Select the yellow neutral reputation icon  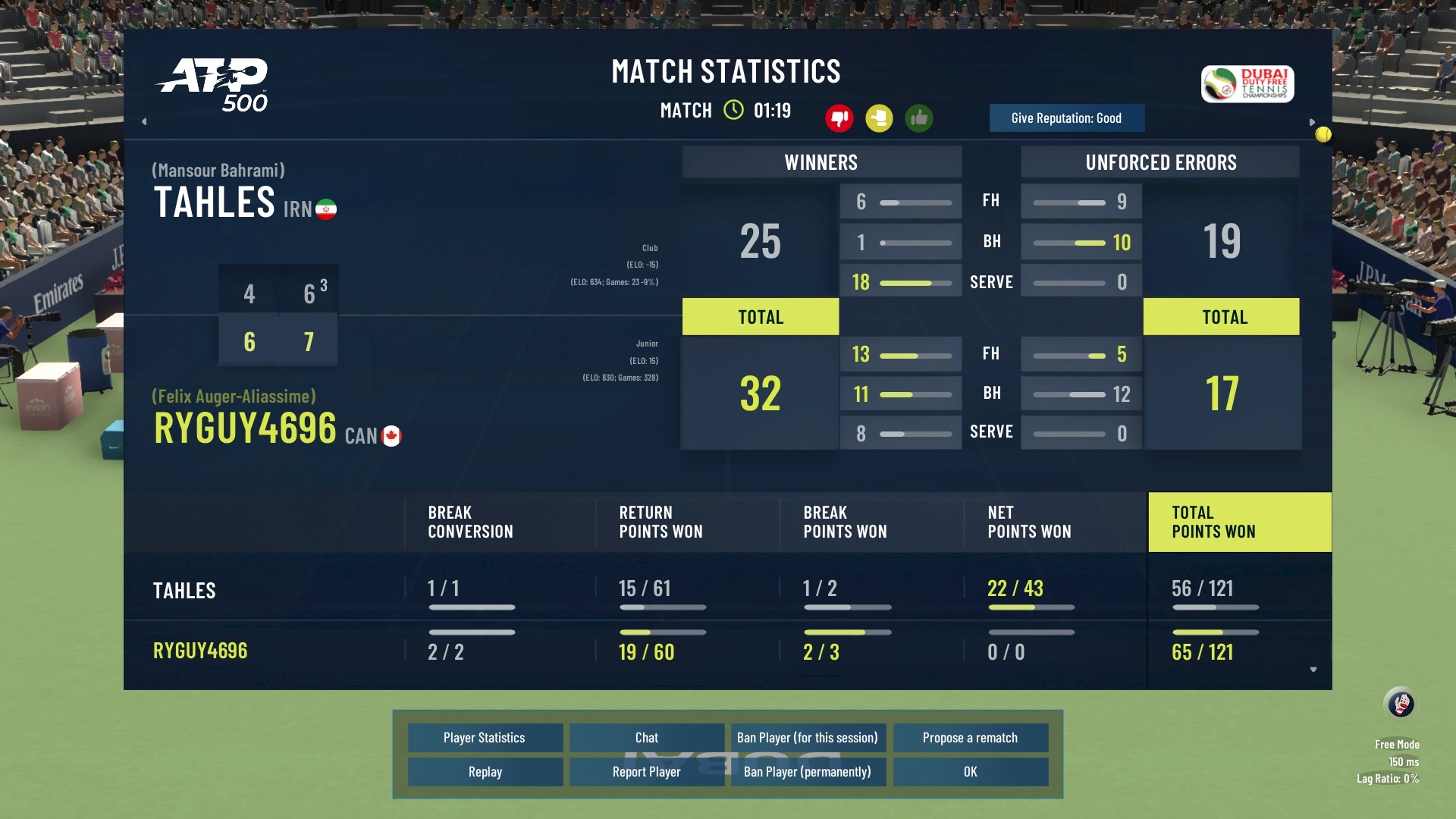[879, 118]
